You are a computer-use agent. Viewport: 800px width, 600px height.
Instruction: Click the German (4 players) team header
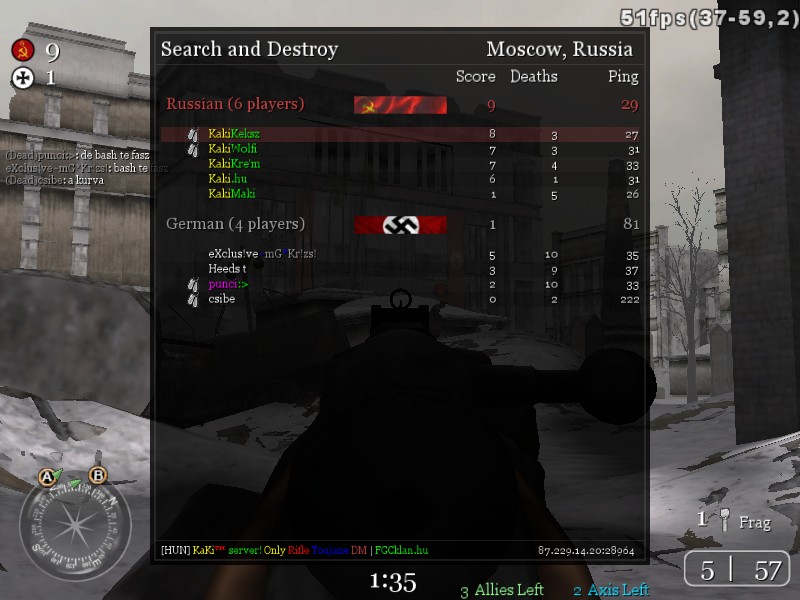coord(235,224)
